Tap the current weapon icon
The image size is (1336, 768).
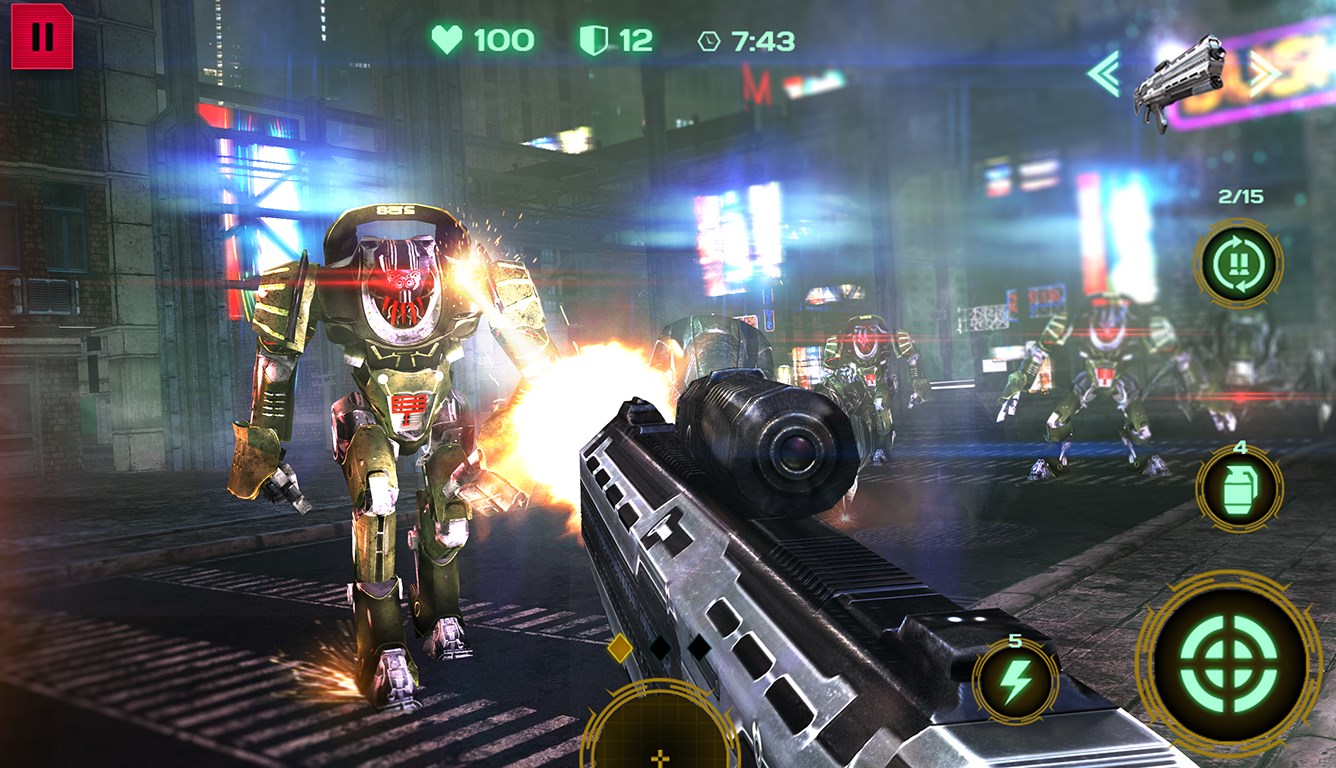[x=1181, y=80]
